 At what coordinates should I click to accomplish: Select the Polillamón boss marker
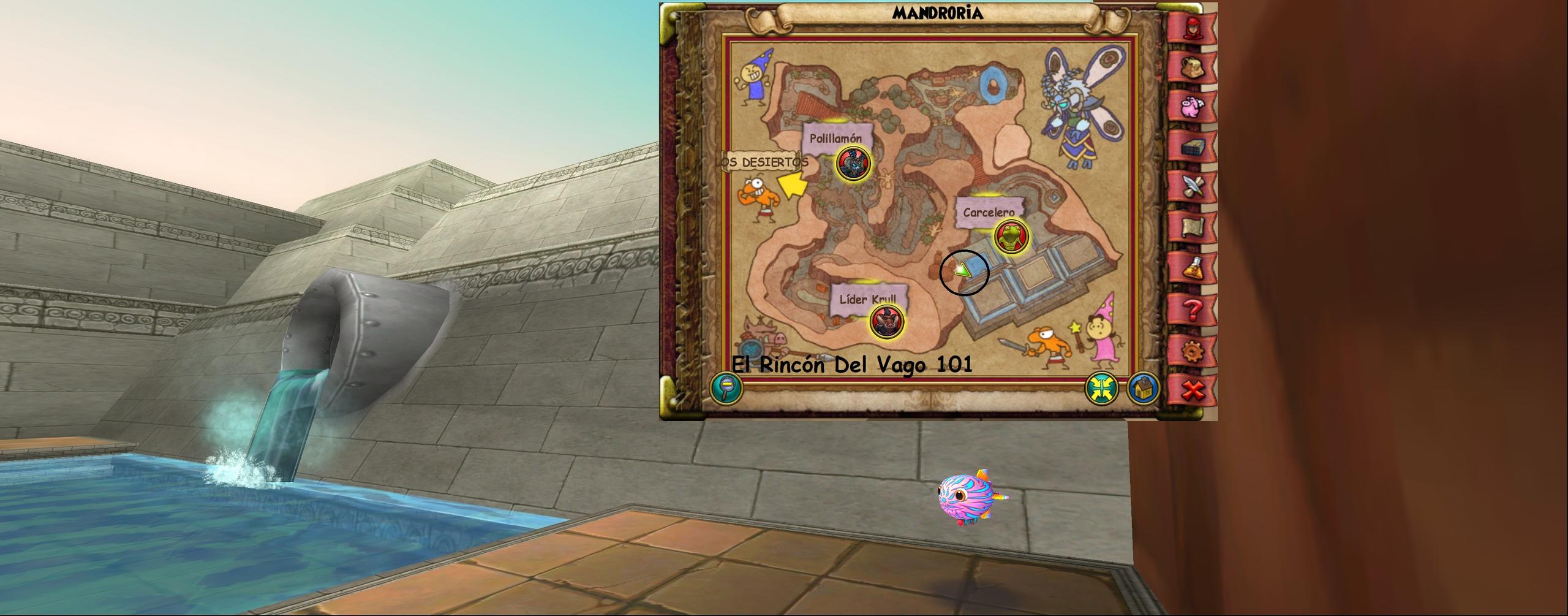(x=853, y=164)
